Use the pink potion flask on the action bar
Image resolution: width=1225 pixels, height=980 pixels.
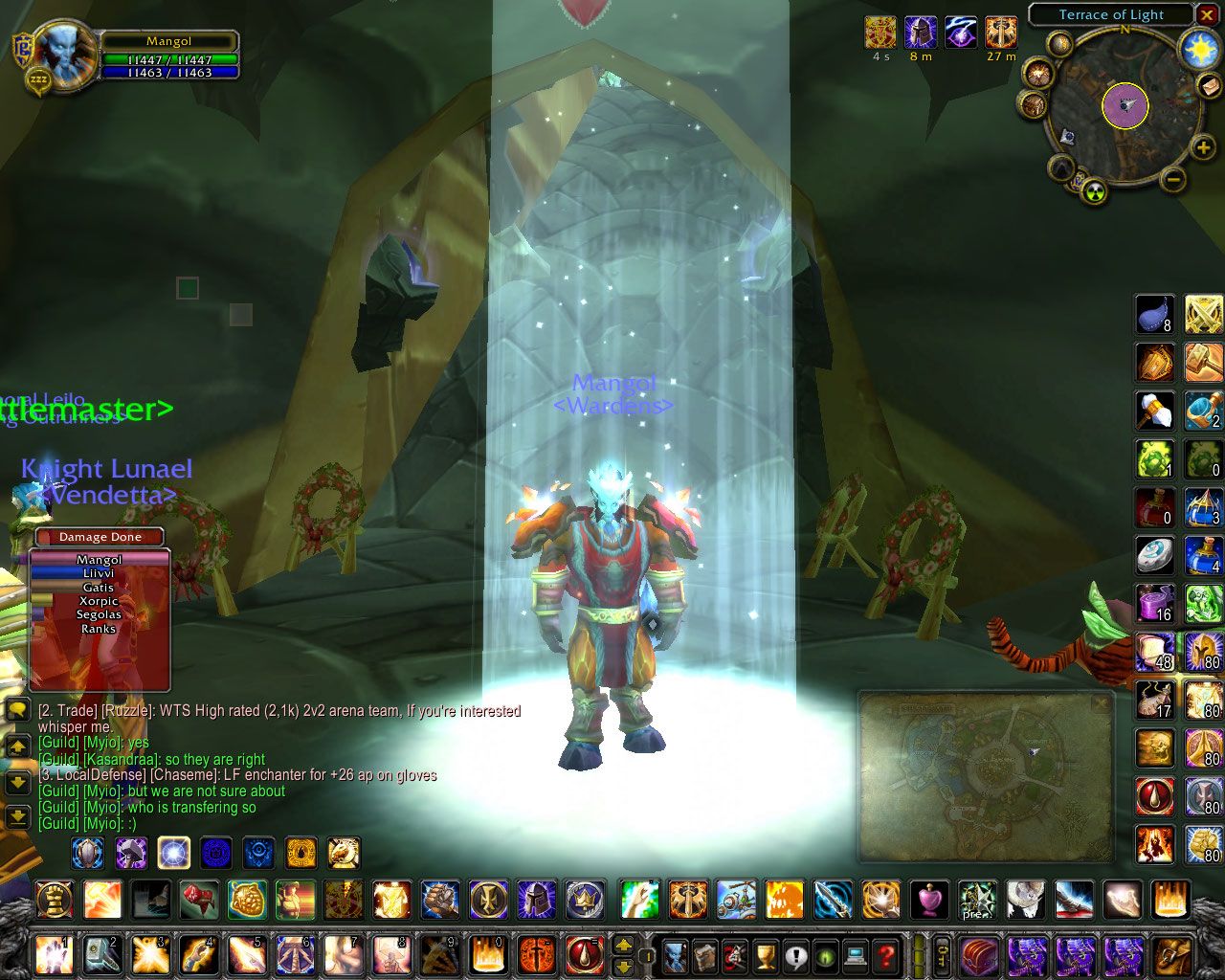point(928,901)
